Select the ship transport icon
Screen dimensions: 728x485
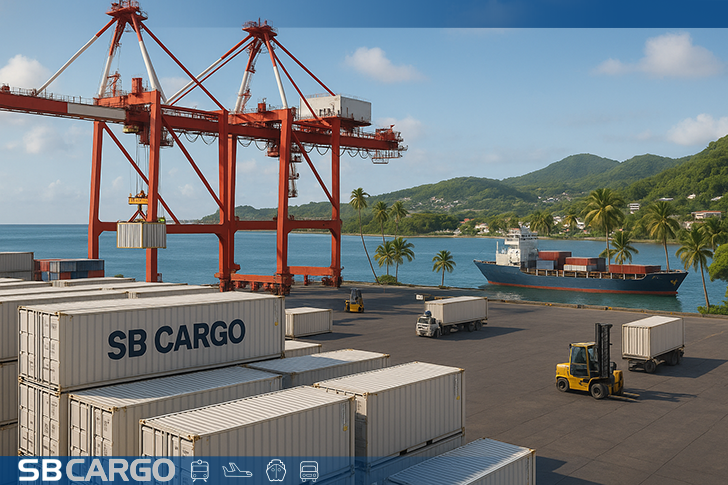coord(275,470)
